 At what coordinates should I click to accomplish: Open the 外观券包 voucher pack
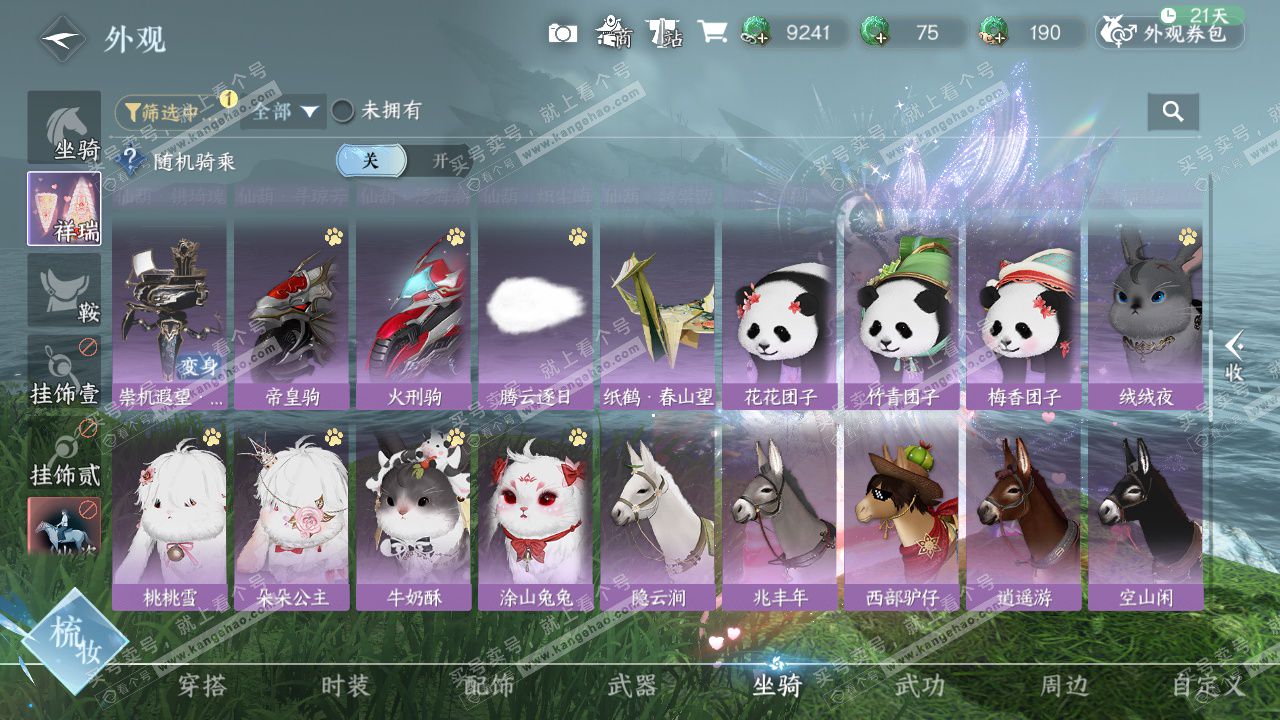click(x=1171, y=33)
